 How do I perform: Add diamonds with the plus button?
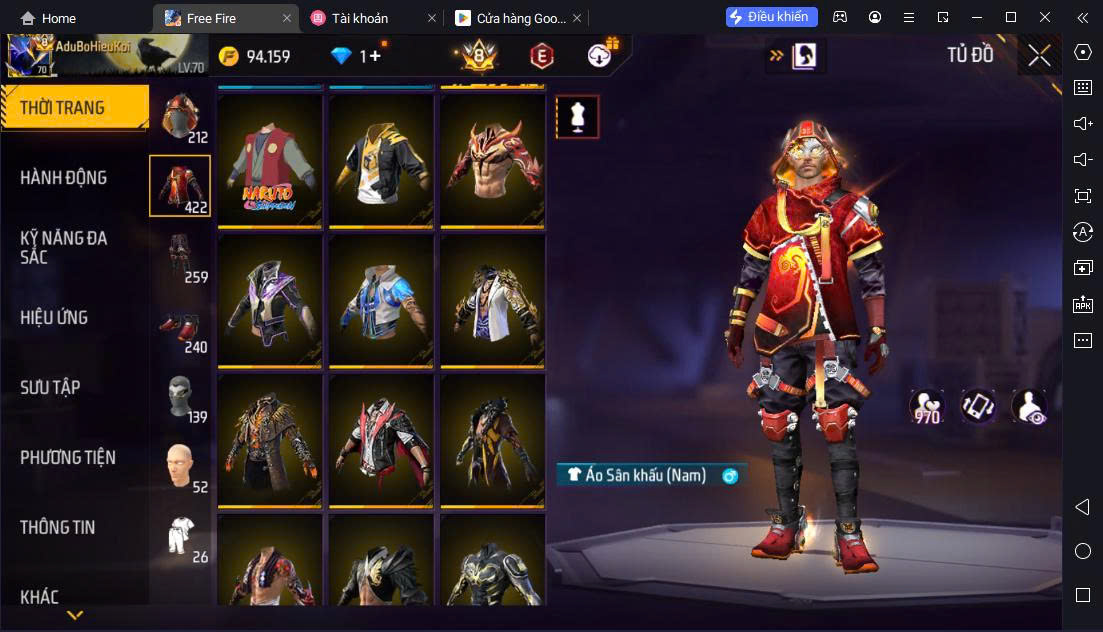[x=375, y=56]
